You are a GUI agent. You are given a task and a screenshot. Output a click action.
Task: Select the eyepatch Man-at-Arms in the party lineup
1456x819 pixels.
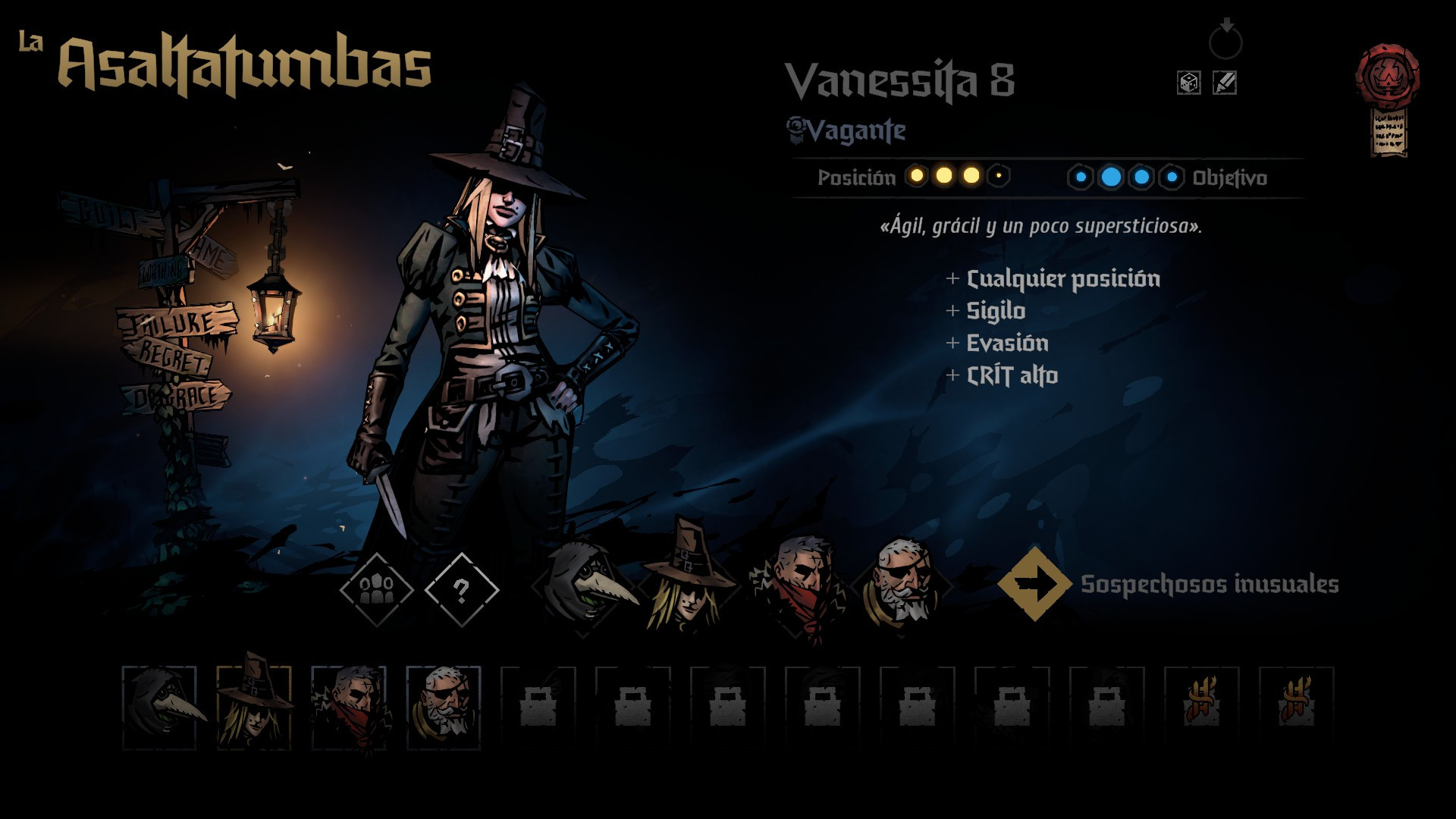(902, 584)
